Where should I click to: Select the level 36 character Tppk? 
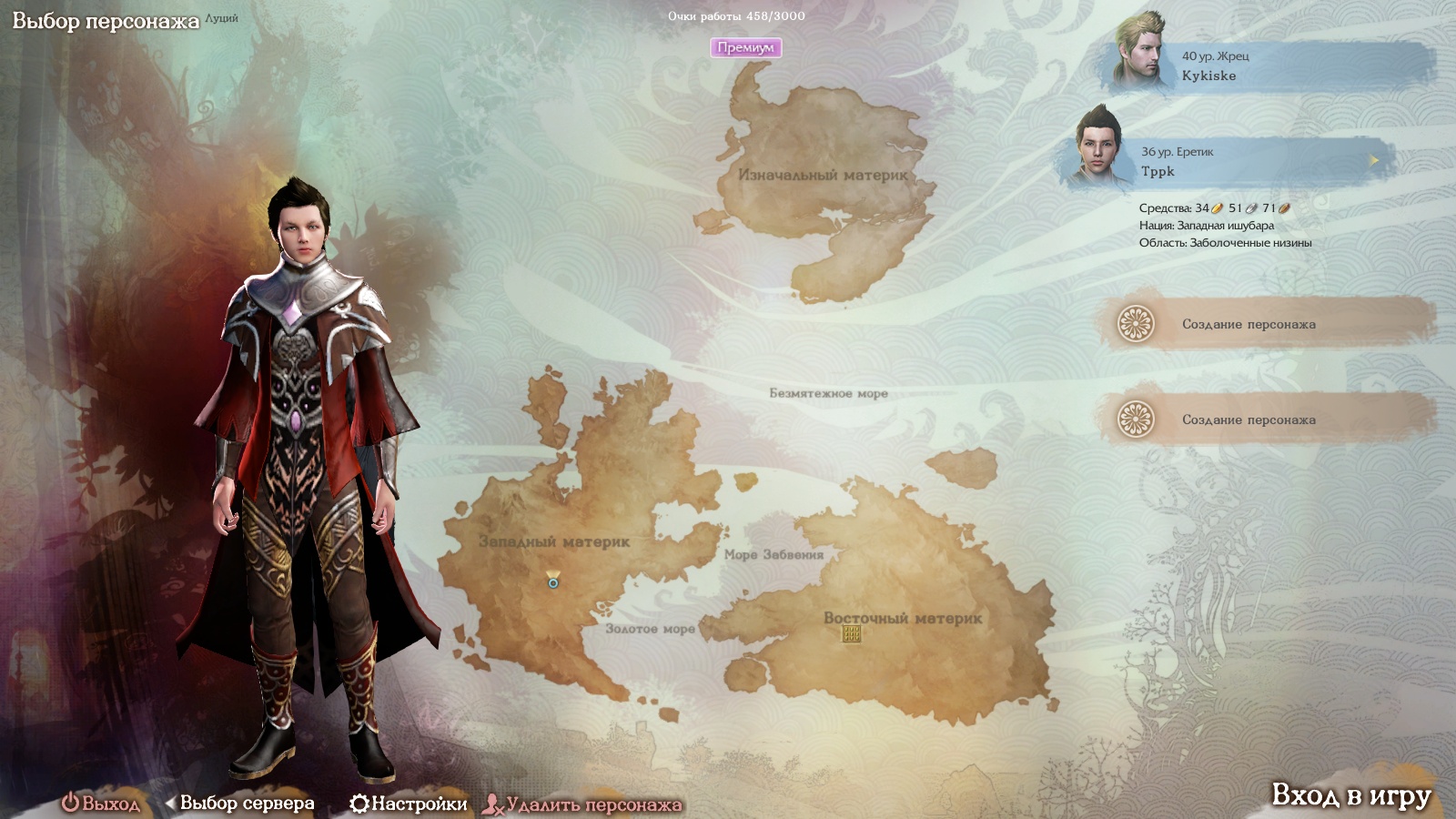(x=1228, y=161)
